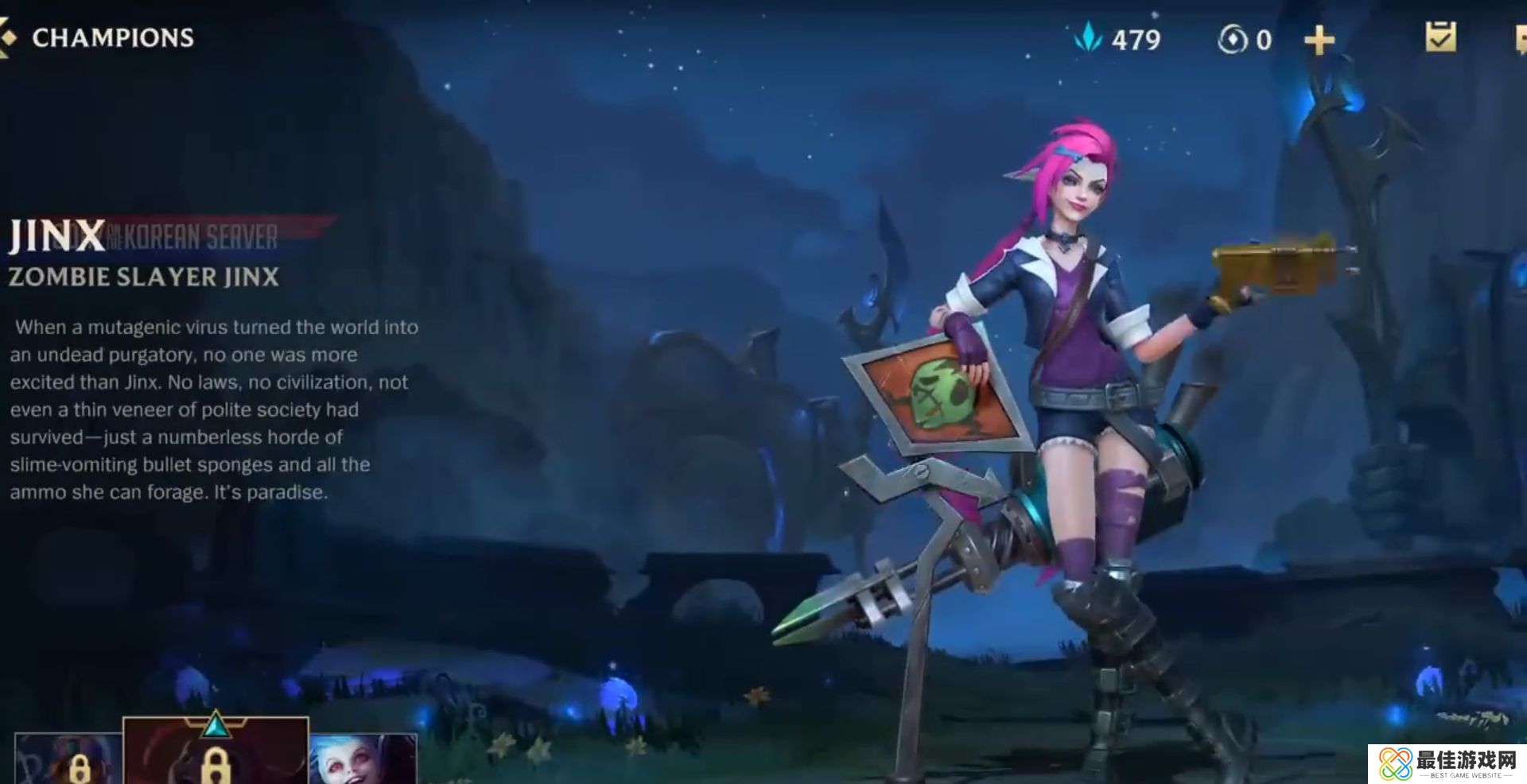Add currency with the gold plus button
1527x784 pixels.
pos(1319,40)
